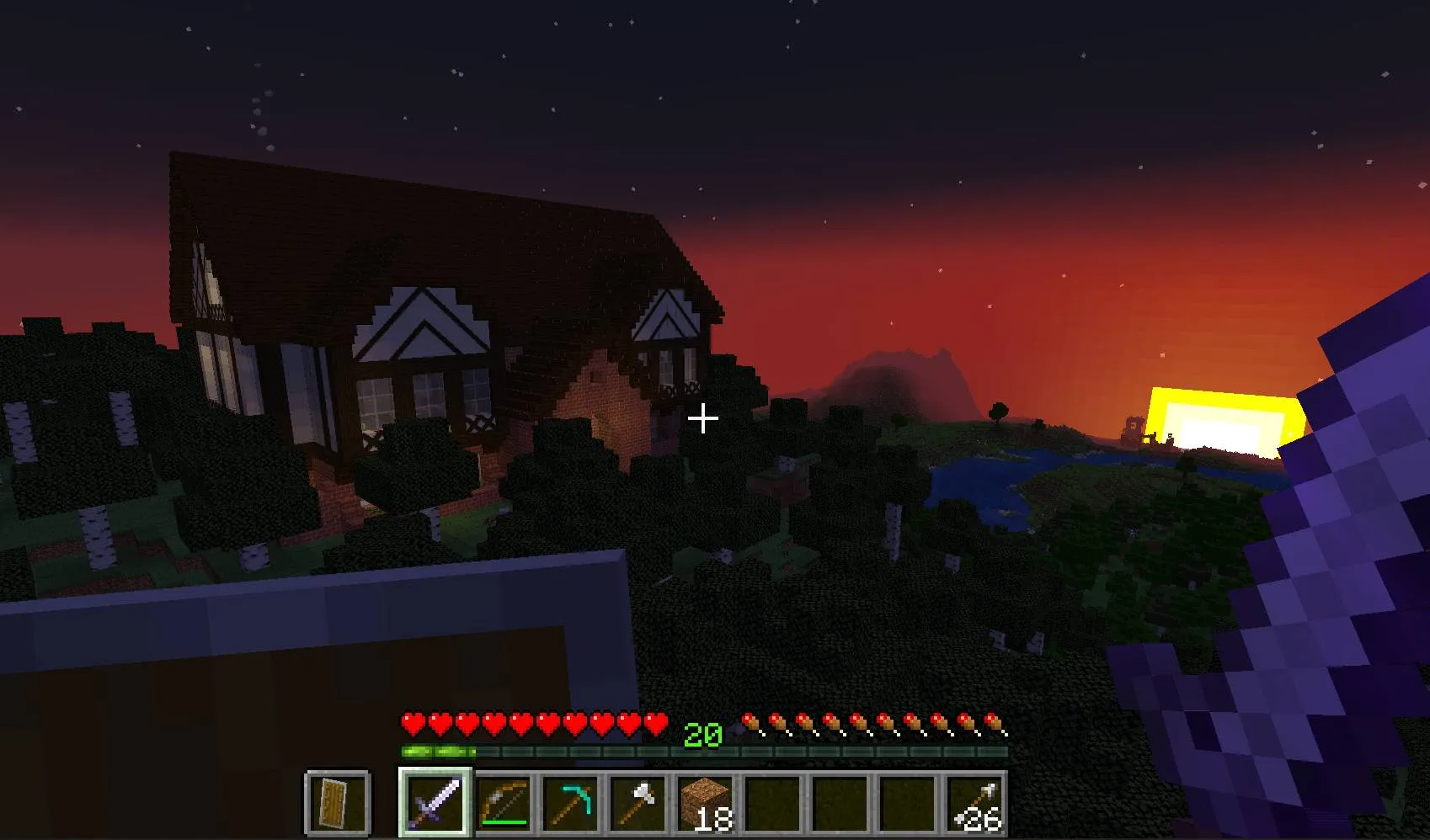This screenshot has height=840, width=1430.
Task: Click the bow's green durability bar
Action: [504, 823]
